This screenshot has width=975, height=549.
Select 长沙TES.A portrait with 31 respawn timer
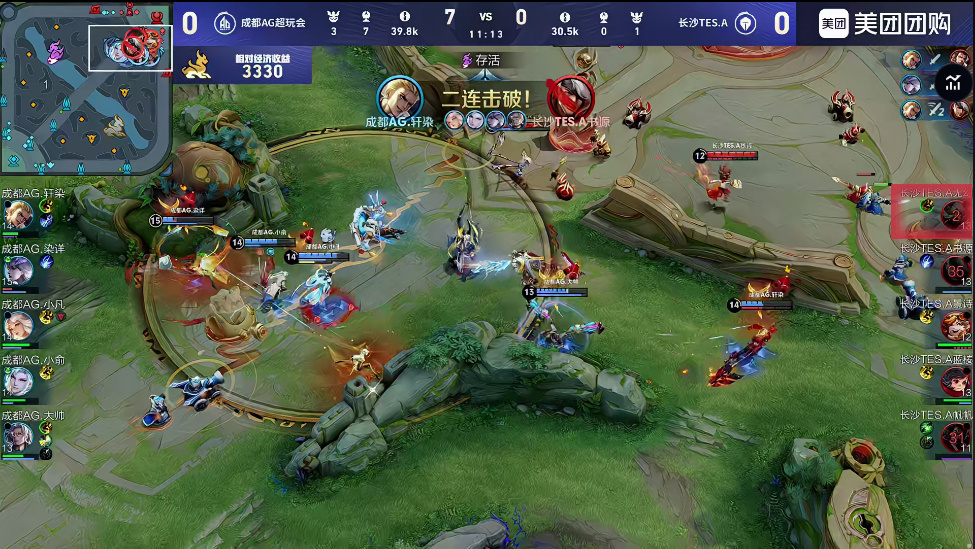pos(954,437)
